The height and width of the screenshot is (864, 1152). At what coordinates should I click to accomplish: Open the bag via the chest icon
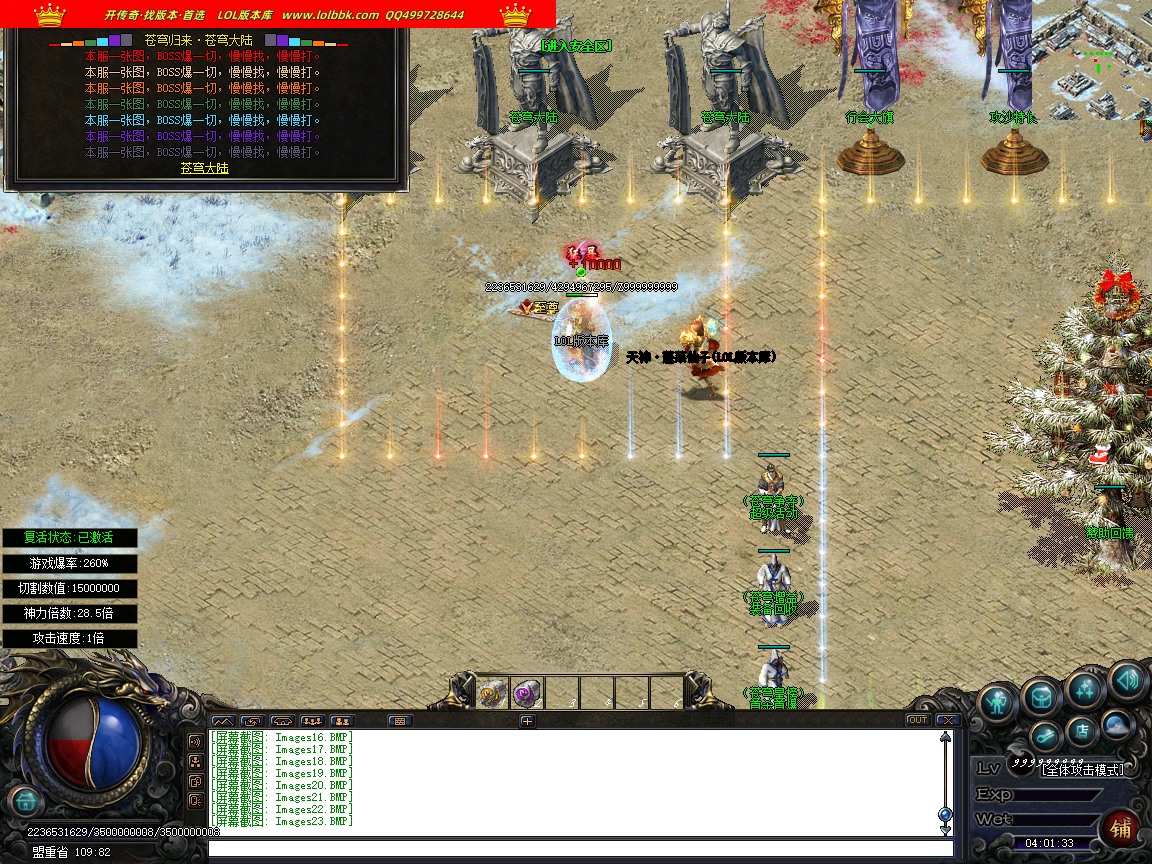[1041, 695]
